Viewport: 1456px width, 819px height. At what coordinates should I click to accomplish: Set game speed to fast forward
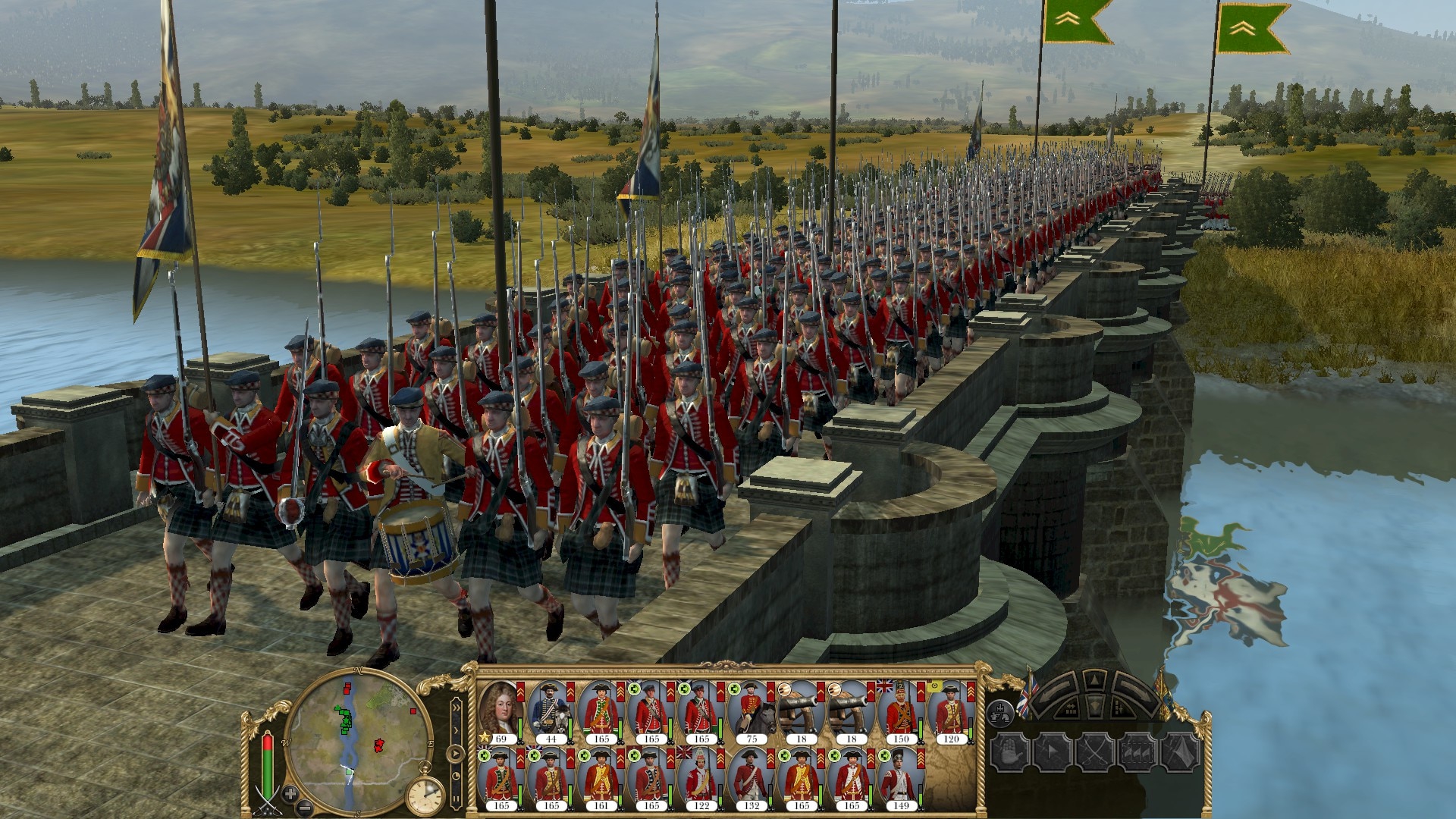click(456, 710)
